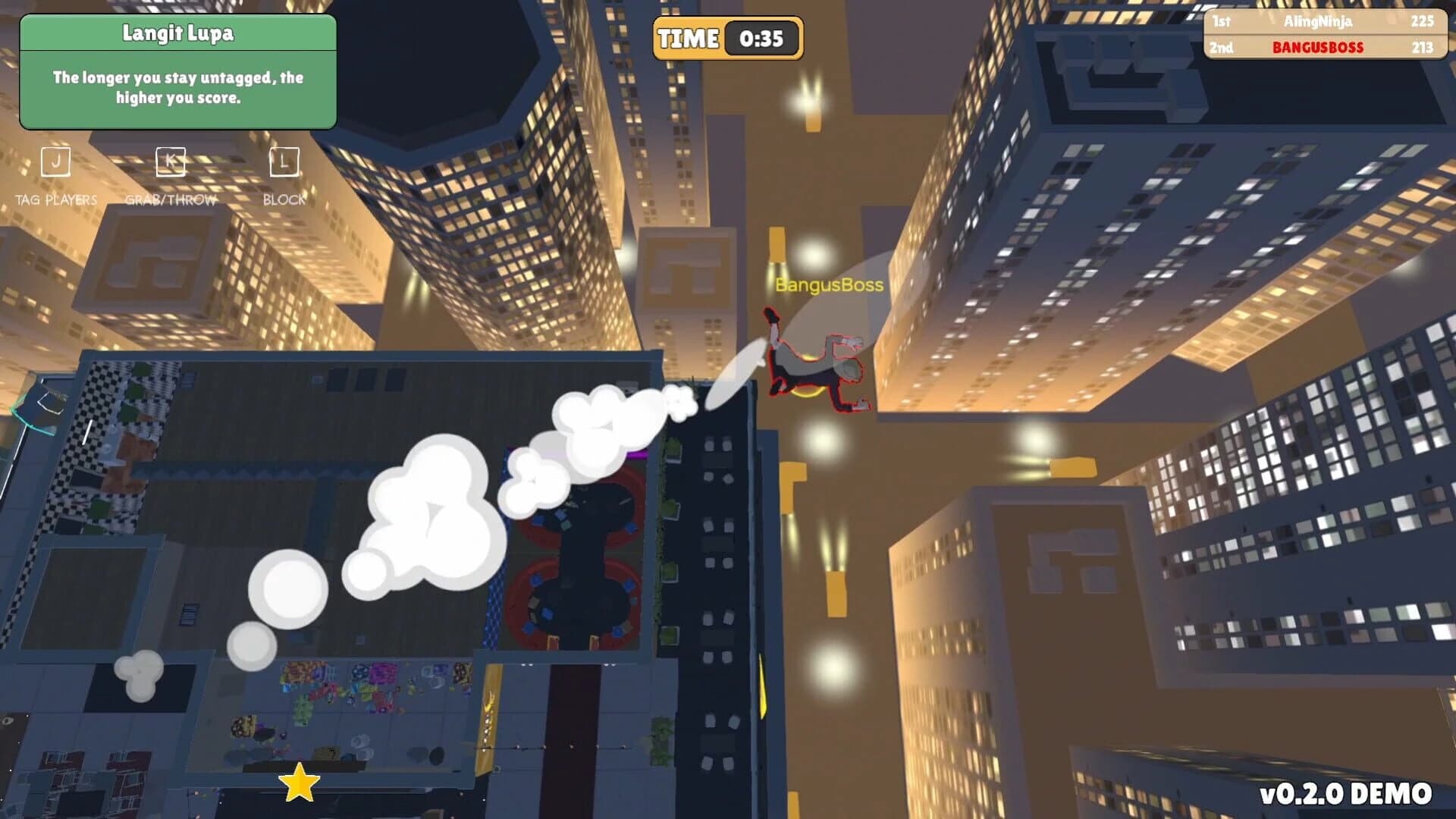Select the L key Block icon
1456x819 pixels.
283,161
